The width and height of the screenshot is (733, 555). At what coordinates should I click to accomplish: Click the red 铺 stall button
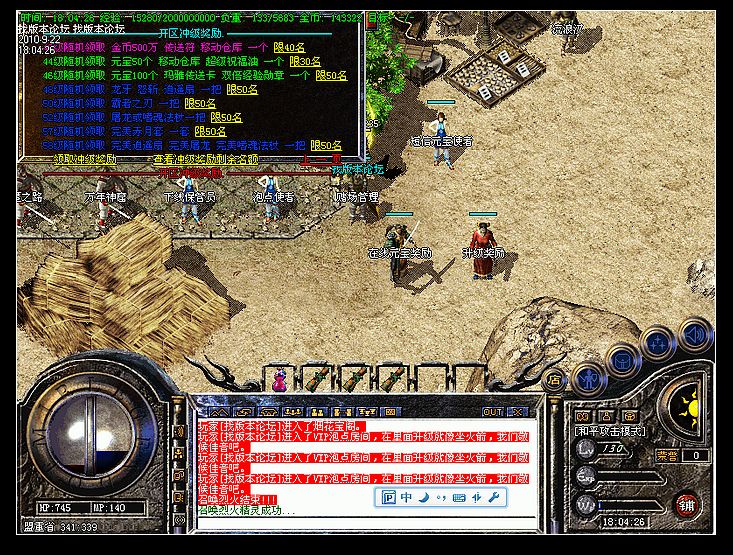pos(687,504)
